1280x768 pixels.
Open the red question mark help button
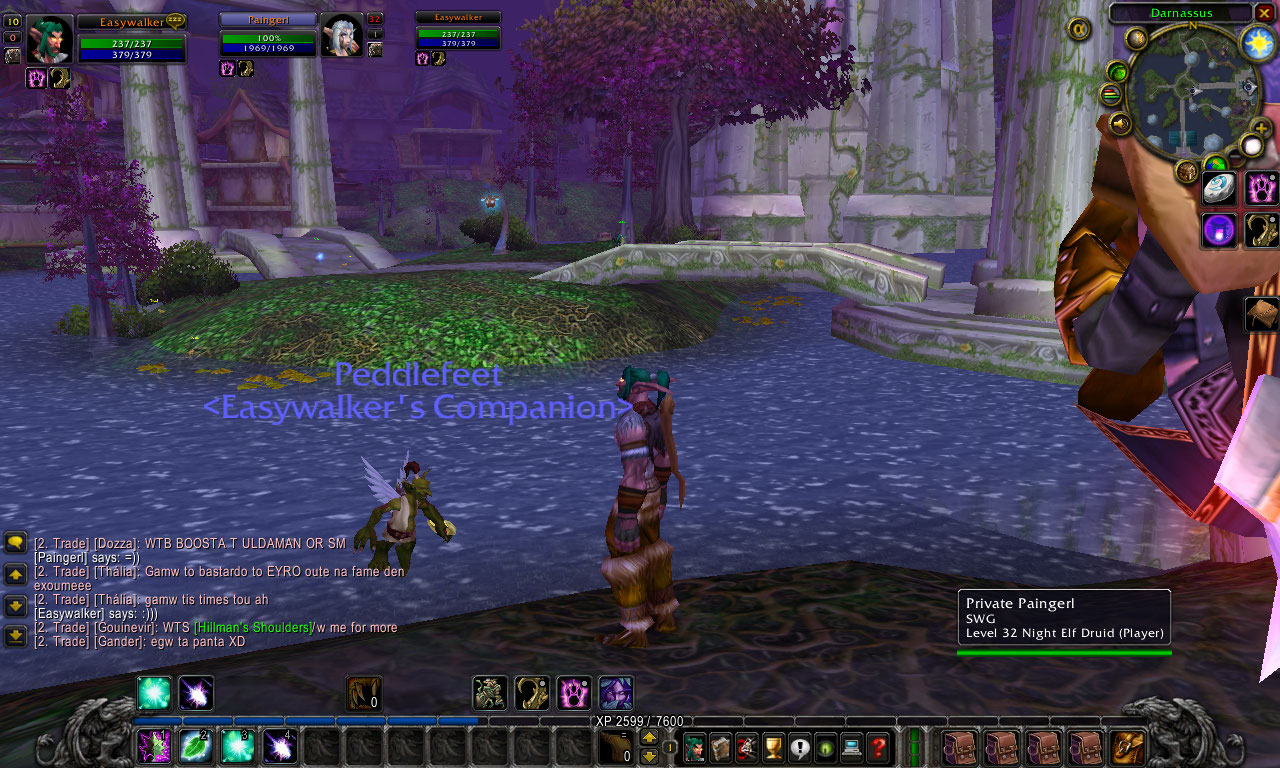pyautogui.click(x=877, y=746)
